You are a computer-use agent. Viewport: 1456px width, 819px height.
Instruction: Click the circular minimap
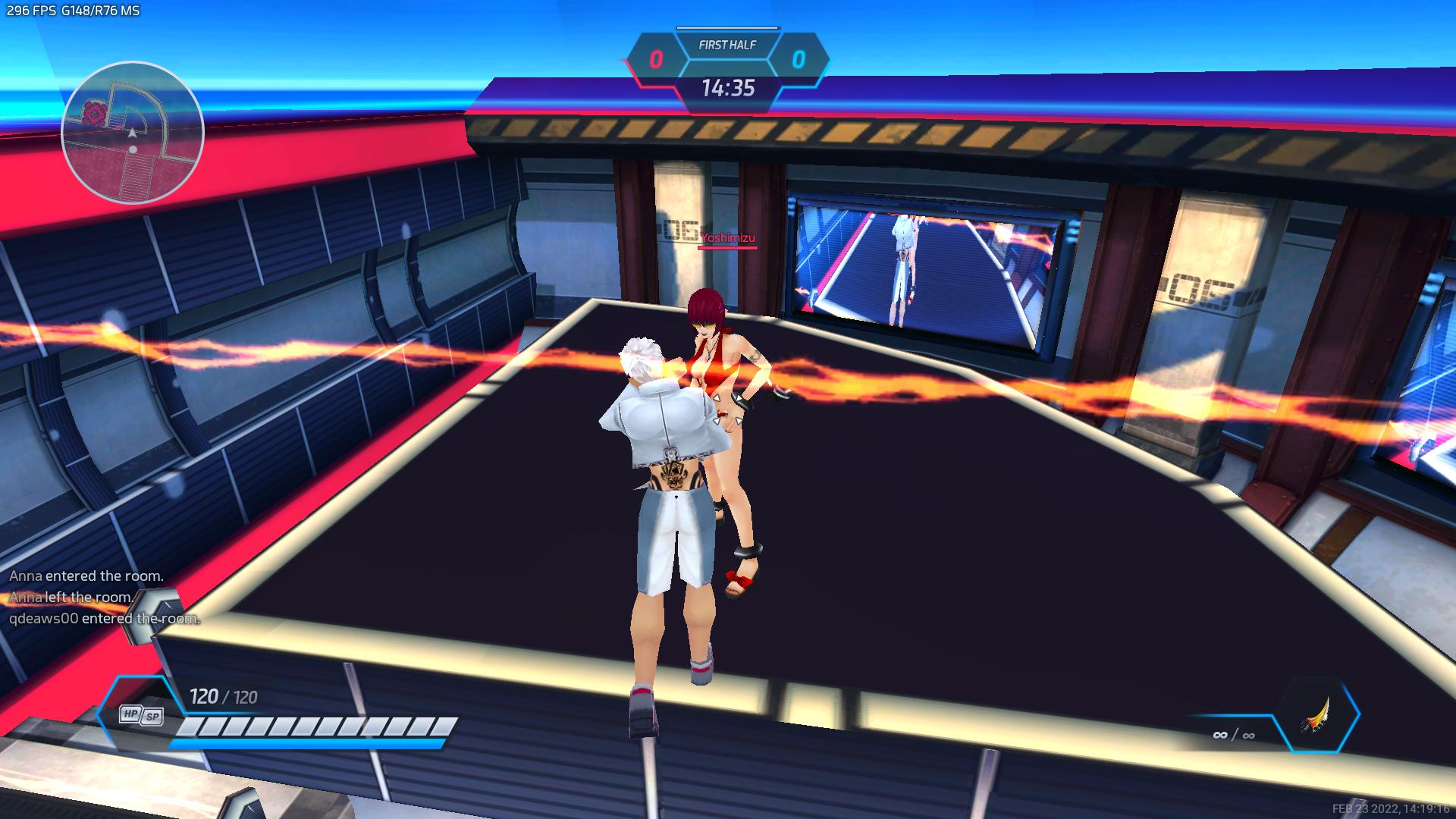pyautogui.click(x=133, y=133)
